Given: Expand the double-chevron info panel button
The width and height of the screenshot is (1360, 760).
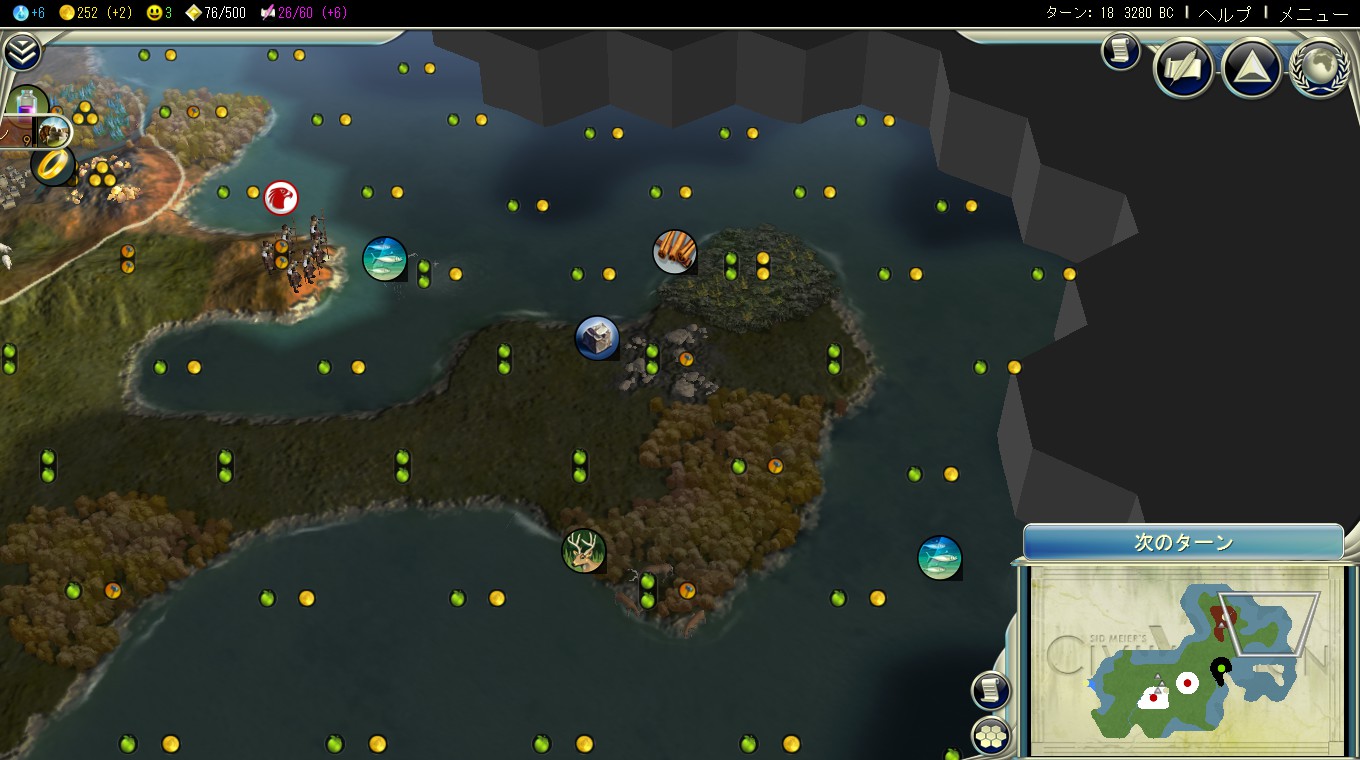Looking at the screenshot, I should click(21, 52).
